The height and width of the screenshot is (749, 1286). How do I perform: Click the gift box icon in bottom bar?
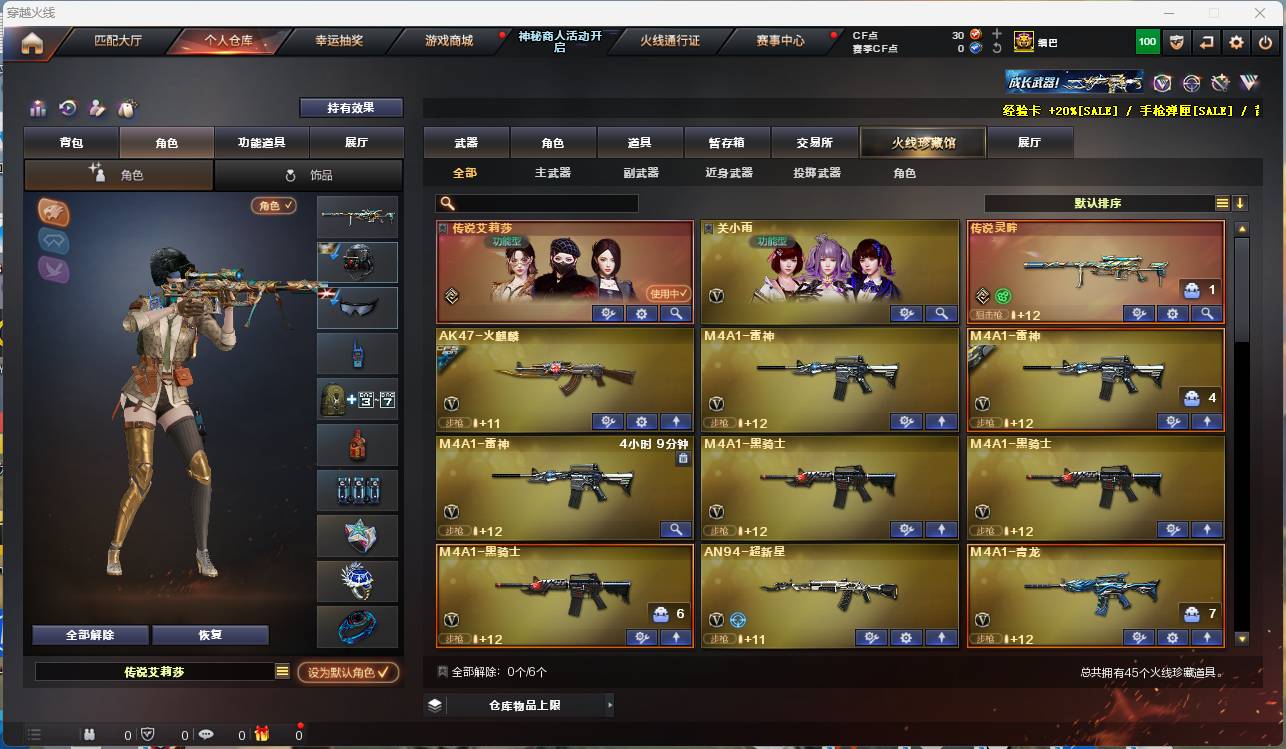[x=263, y=734]
